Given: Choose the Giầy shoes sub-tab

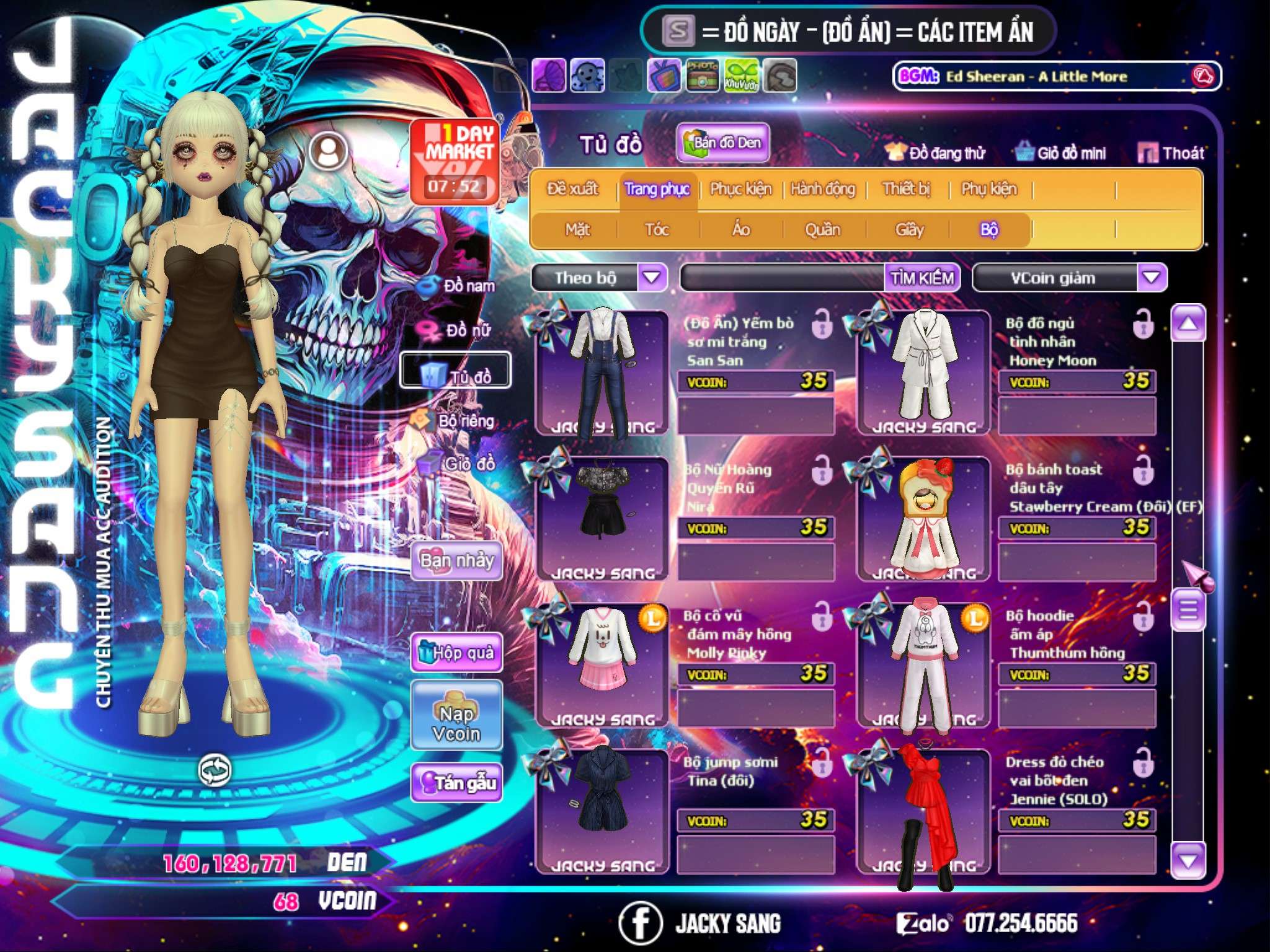Looking at the screenshot, I should pos(909,230).
